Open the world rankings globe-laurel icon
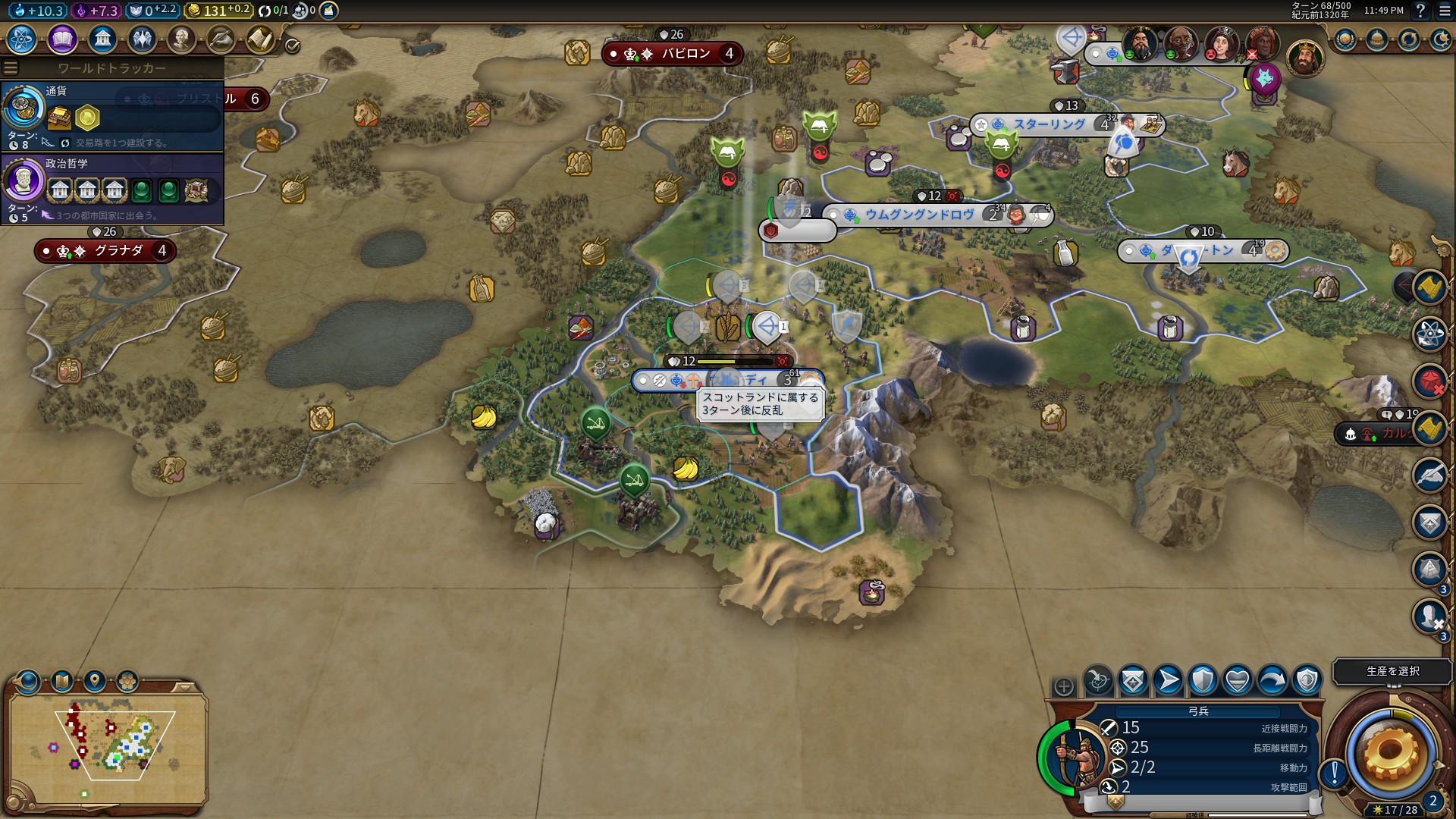The height and width of the screenshot is (819, 1456). 1345,39
